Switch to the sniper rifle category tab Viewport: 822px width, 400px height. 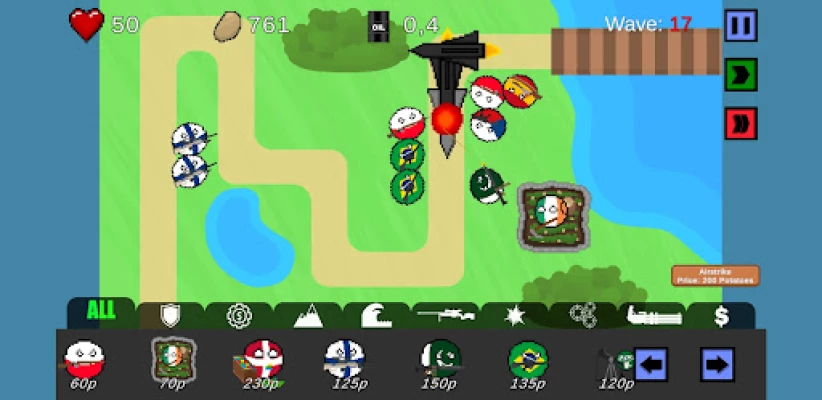point(446,316)
